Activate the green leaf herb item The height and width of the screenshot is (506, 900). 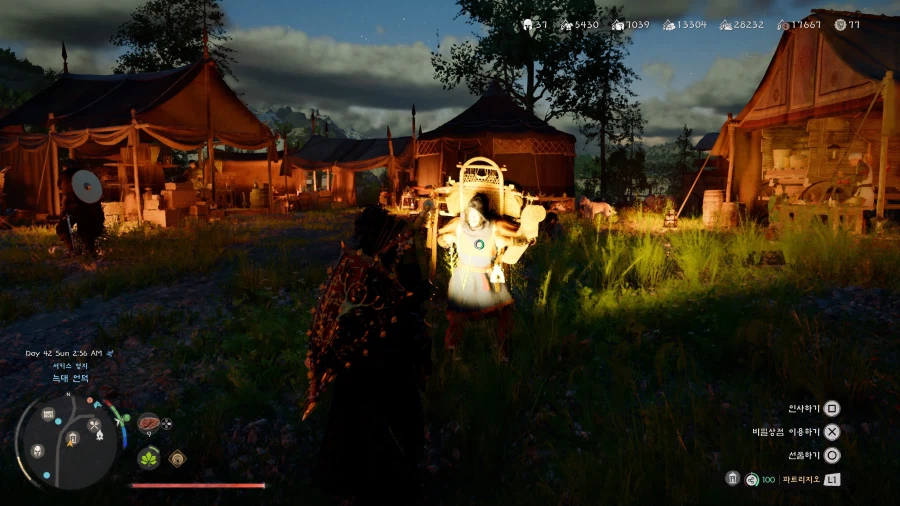(x=148, y=456)
